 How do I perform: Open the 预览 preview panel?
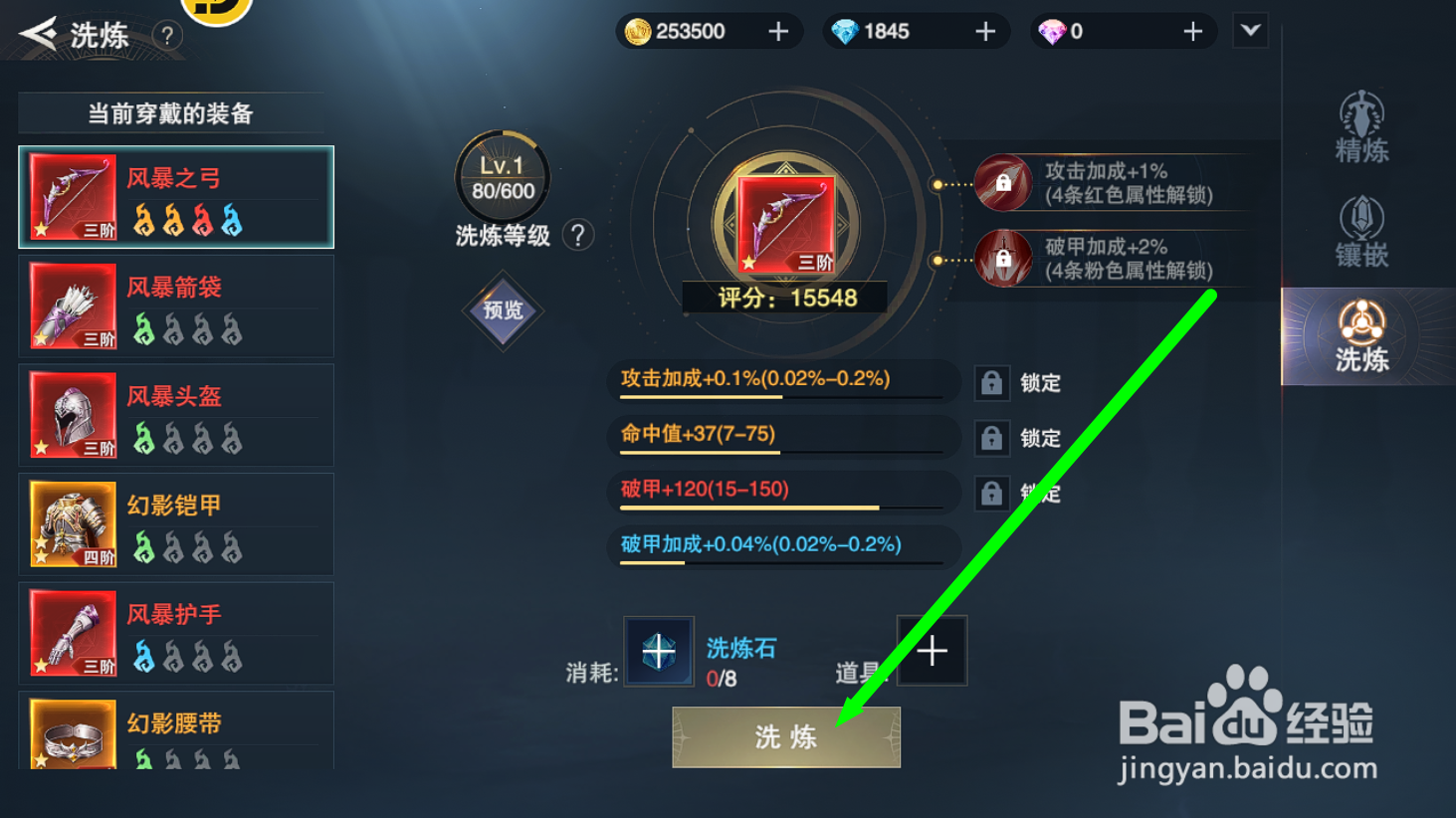point(503,310)
